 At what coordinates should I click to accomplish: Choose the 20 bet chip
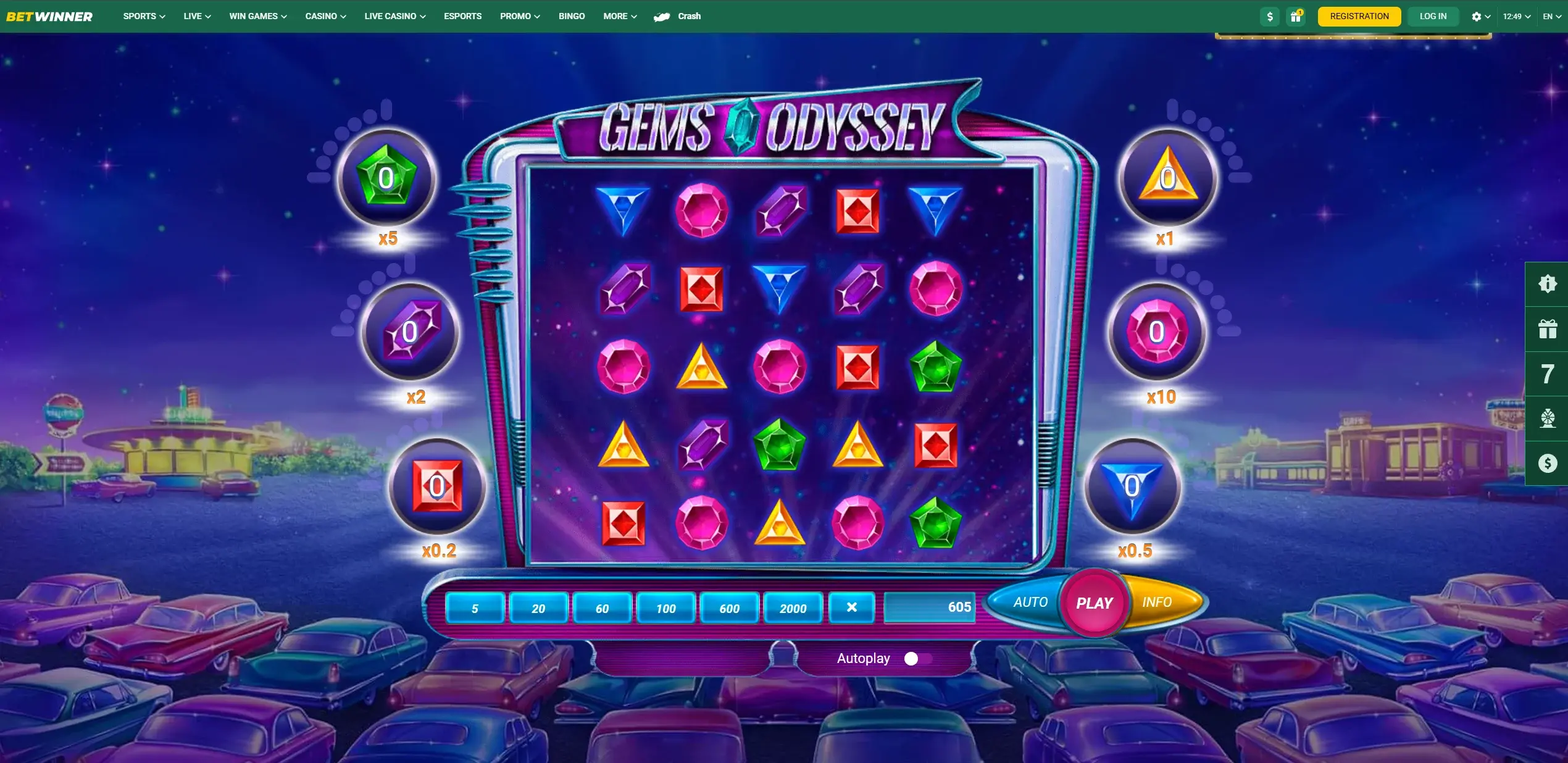(x=538, y=608)
